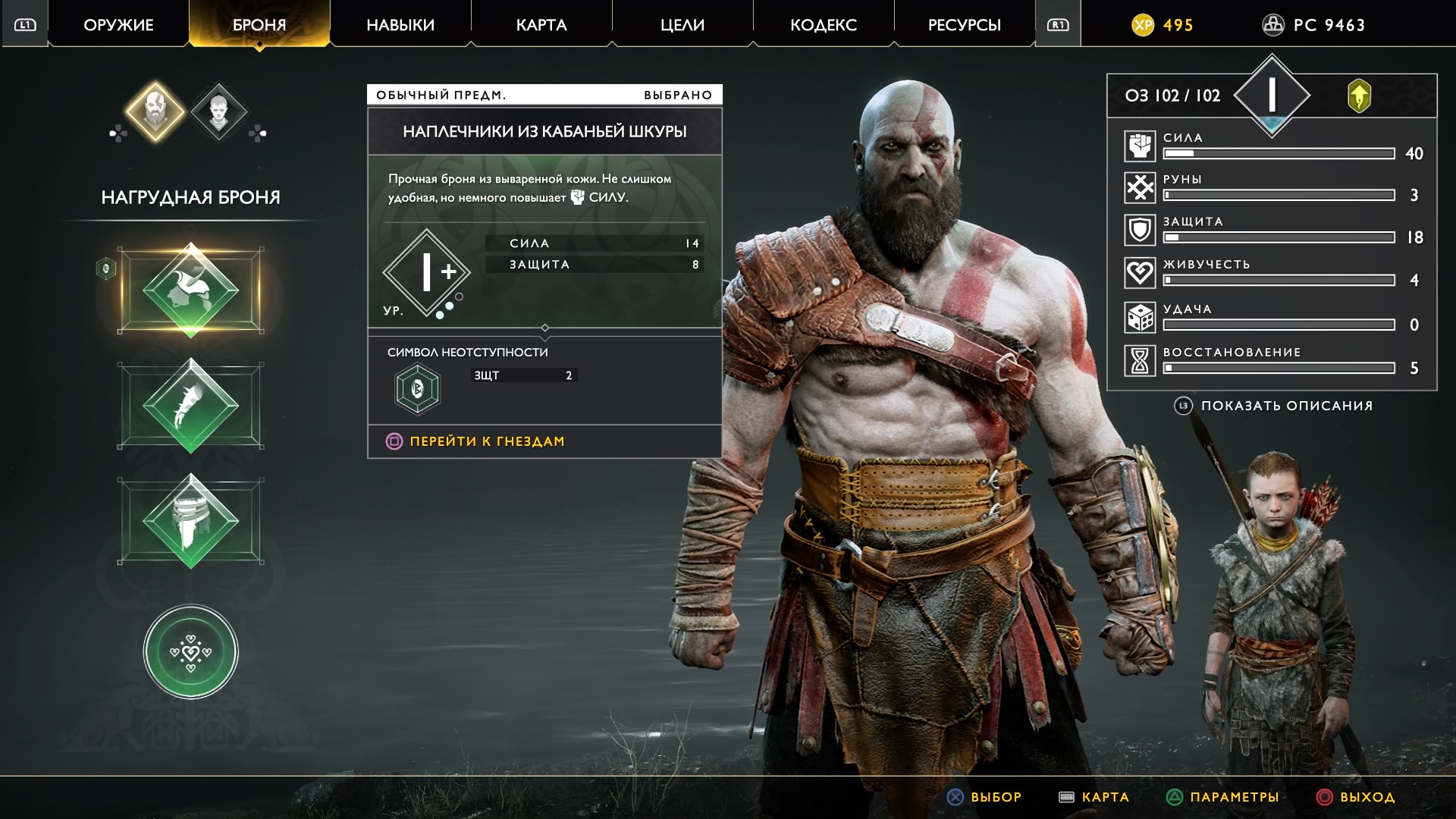
Task: Show stat descriptions with ПОКАЗАТЬ ОПИСАНИЯ
Action: tap(1286, 406)
